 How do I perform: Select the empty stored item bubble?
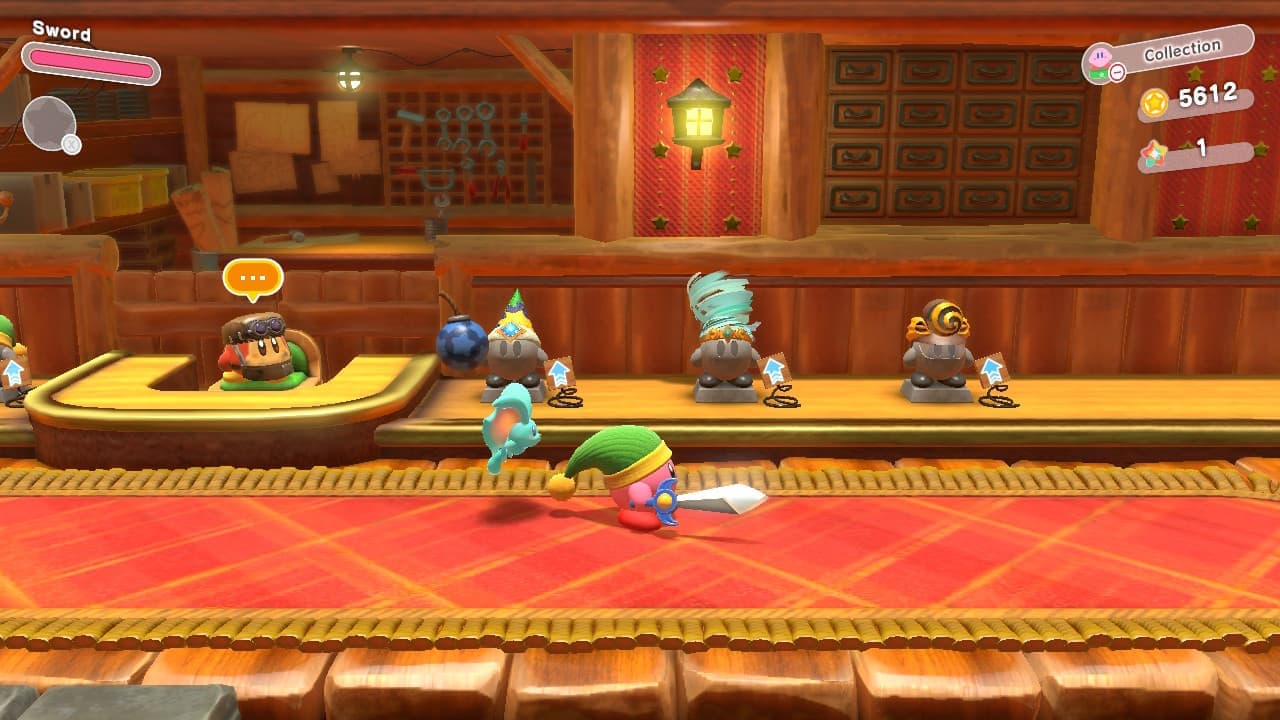(49, 123)
